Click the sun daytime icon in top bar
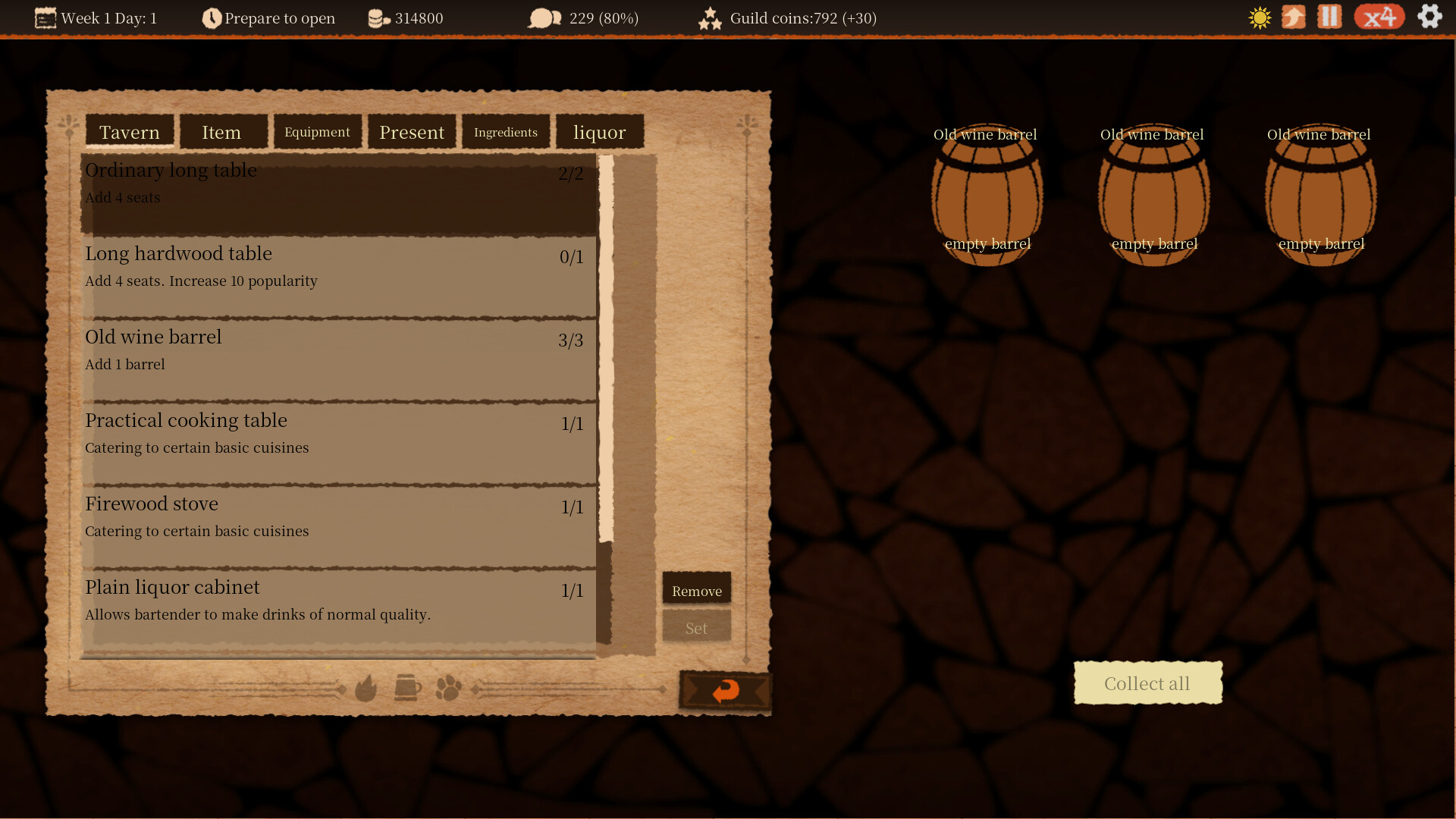This screenshot has height=819, width=1456. click(1259, 17)
